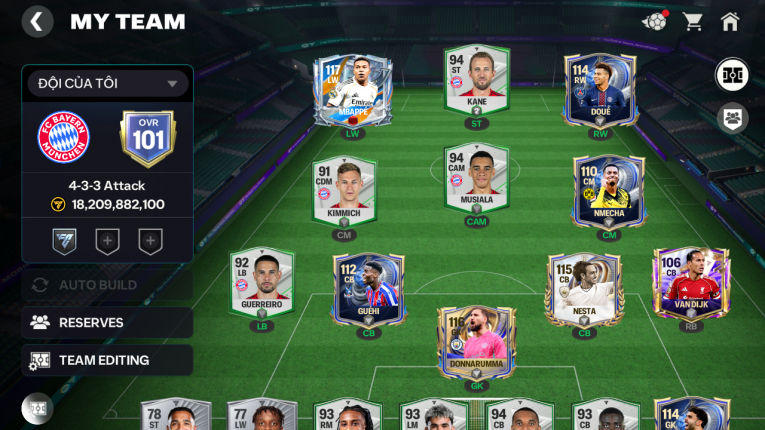Viewport: 765px width, 430px height.
Task: Open Team Editing options
Action: click(107, 360)
